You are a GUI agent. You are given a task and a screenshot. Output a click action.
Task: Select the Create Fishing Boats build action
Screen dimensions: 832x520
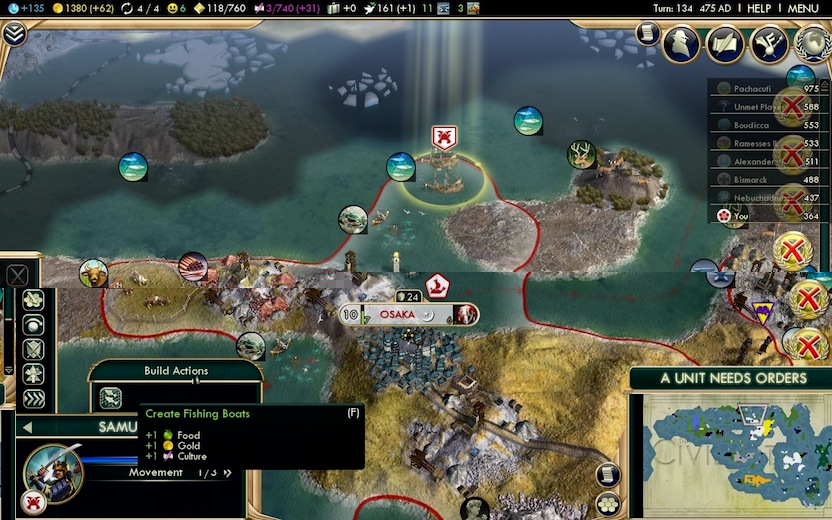pyautogui.click(x=110, y=397)
